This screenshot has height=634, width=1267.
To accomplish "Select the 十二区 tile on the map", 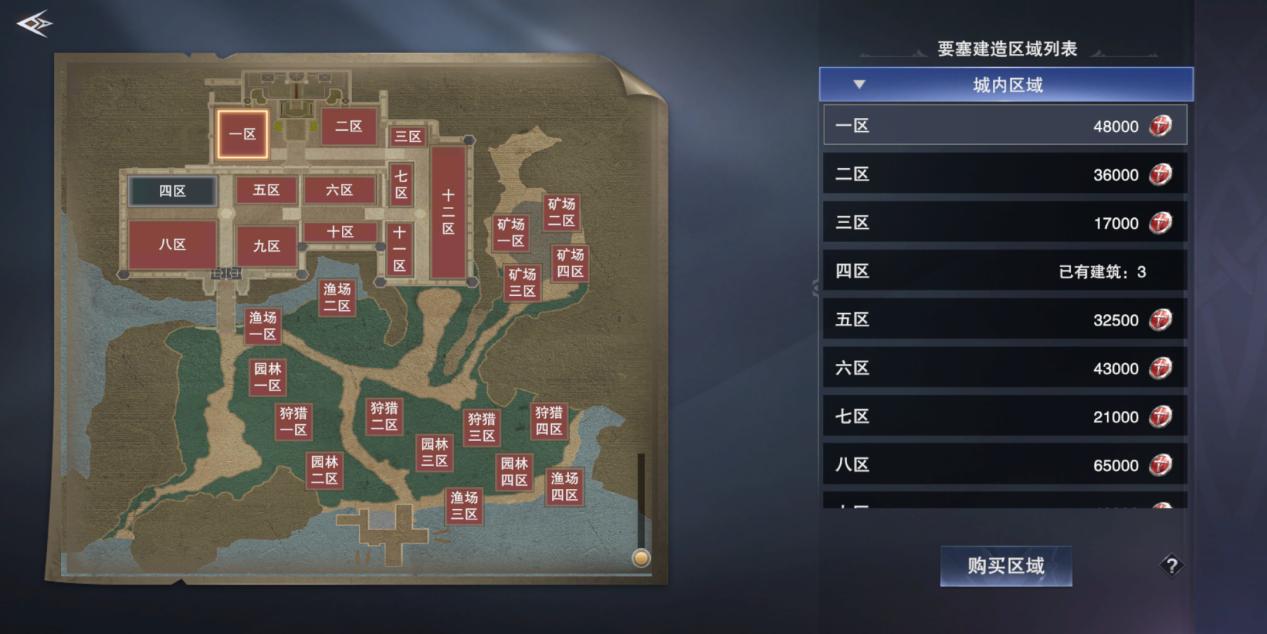I will (449, 212).
